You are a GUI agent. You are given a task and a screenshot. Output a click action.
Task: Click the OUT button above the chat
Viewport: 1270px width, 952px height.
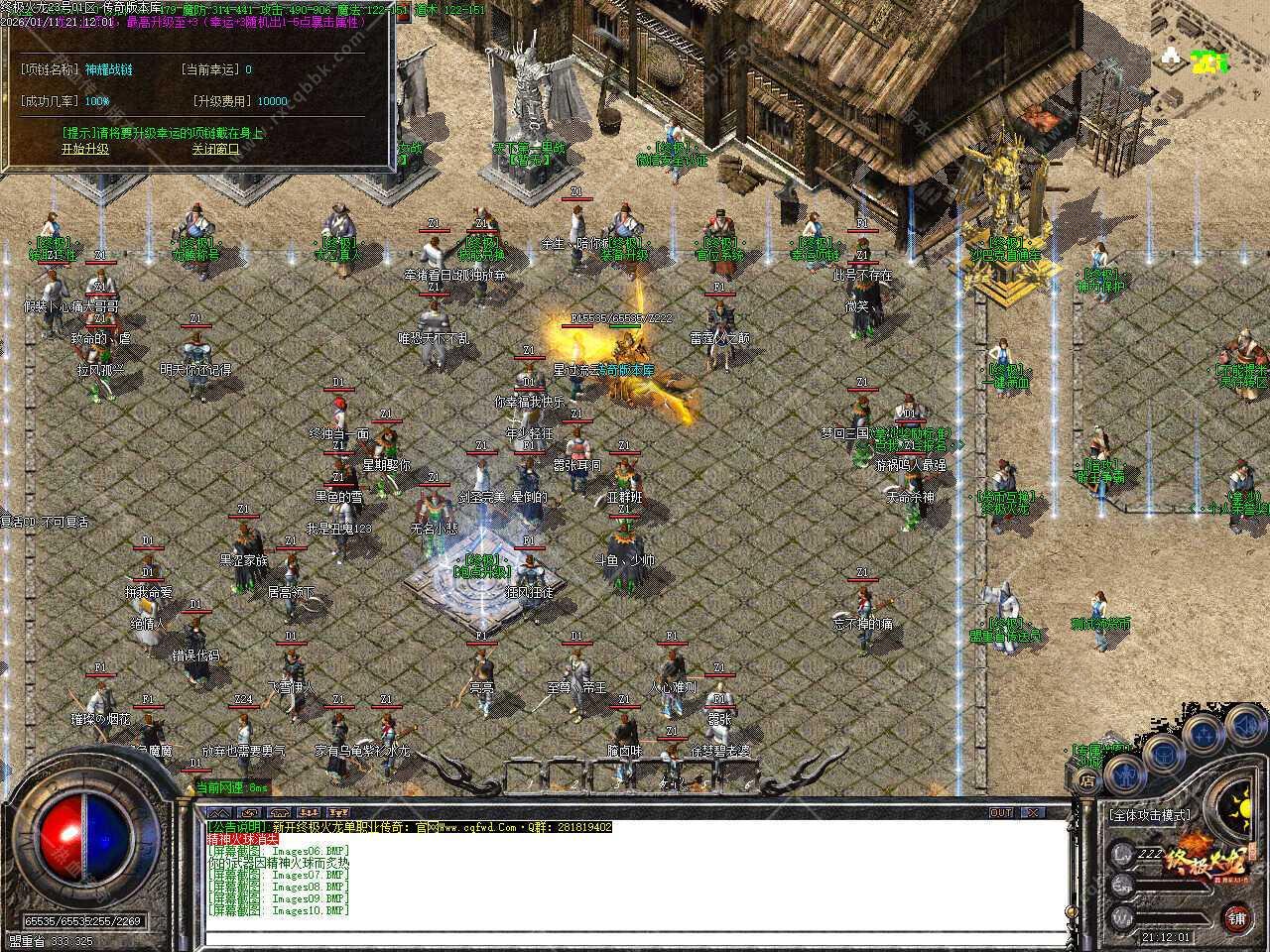click(1001, 812)
